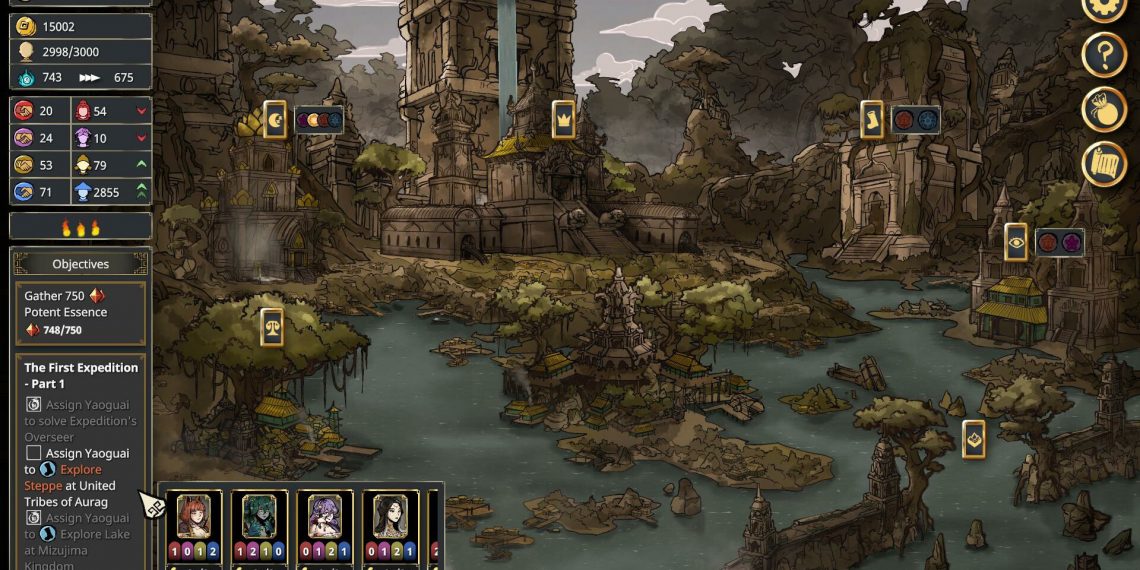Click the question mark help button
The height and width of the screenshot is (570, 1140).
[1104, 55]
